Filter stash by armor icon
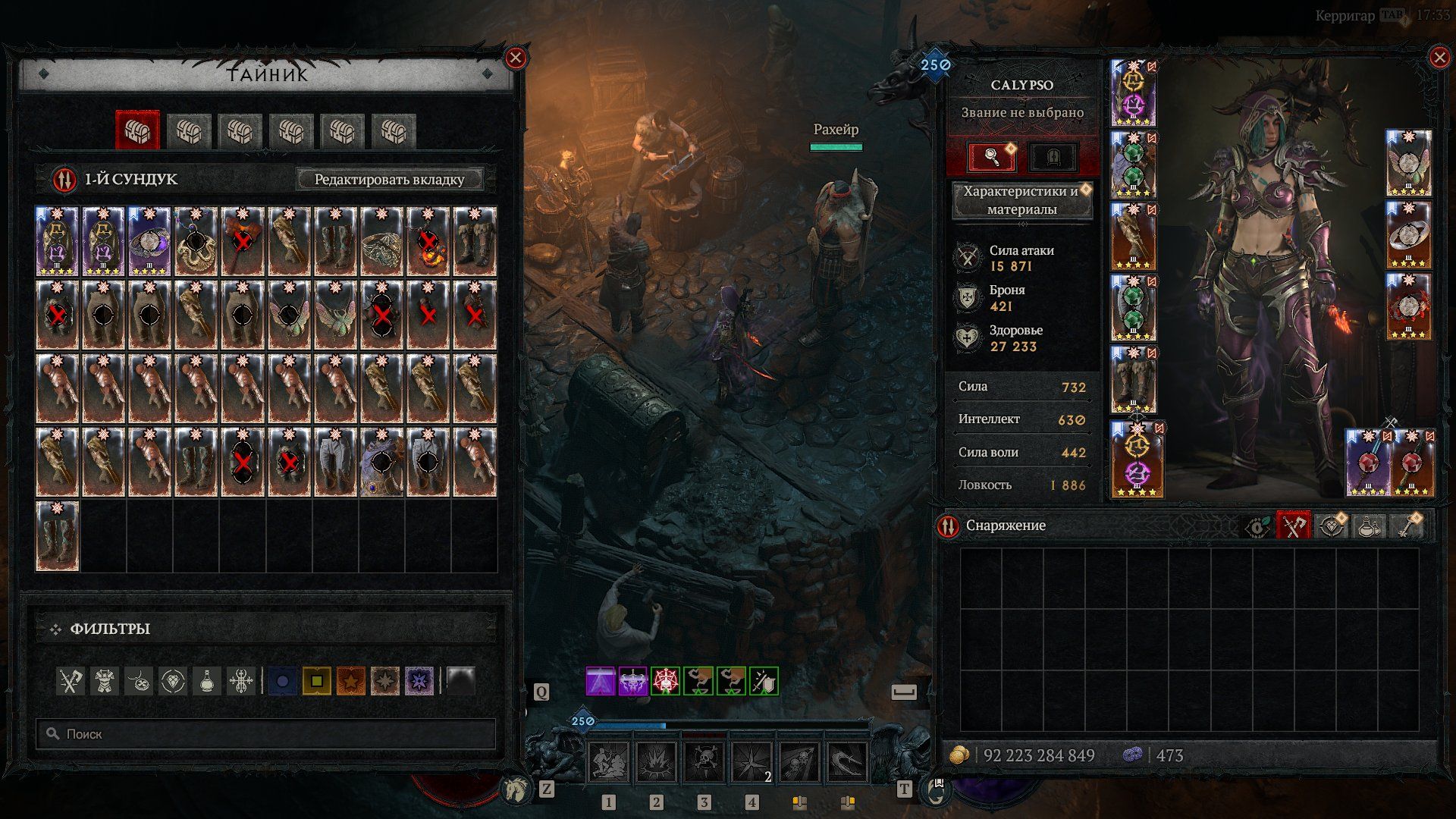This screenshot has width=1456, height=819. click(x=105, y=681)
